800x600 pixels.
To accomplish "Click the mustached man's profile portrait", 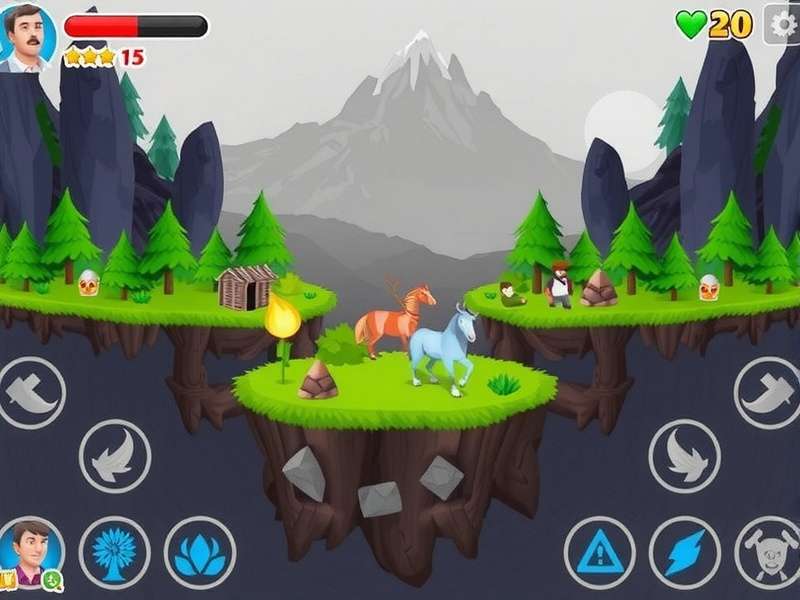I will tap(26, 38).
